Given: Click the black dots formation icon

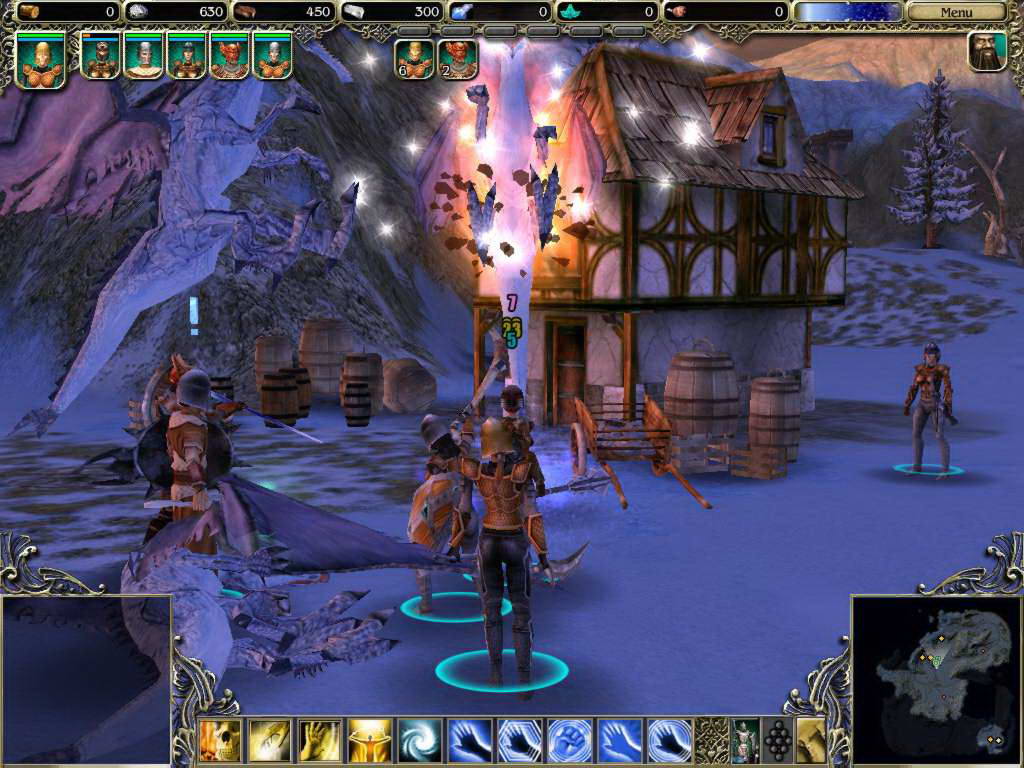Looking at the screenshot, I should click(777, 740).
